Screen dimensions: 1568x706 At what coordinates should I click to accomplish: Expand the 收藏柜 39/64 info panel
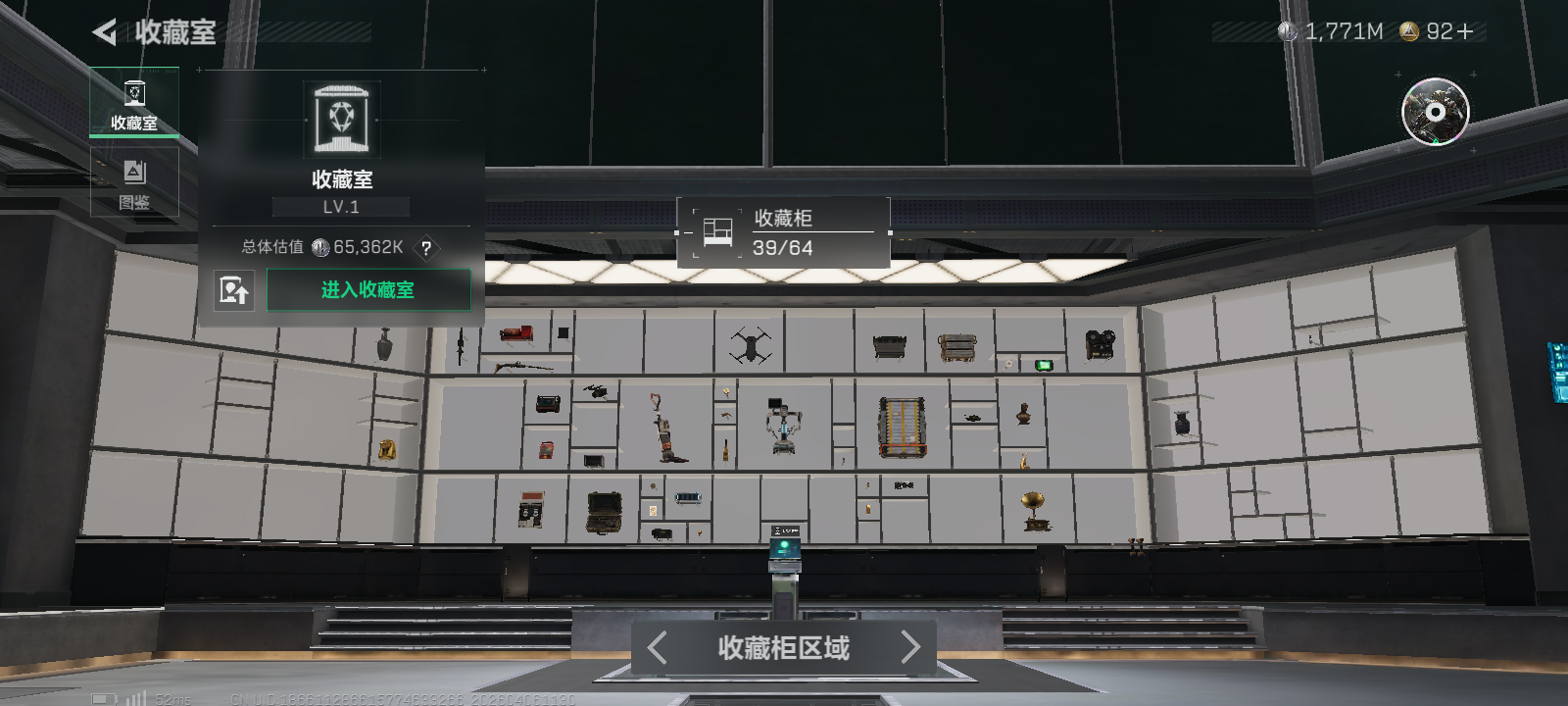point(784,231)
